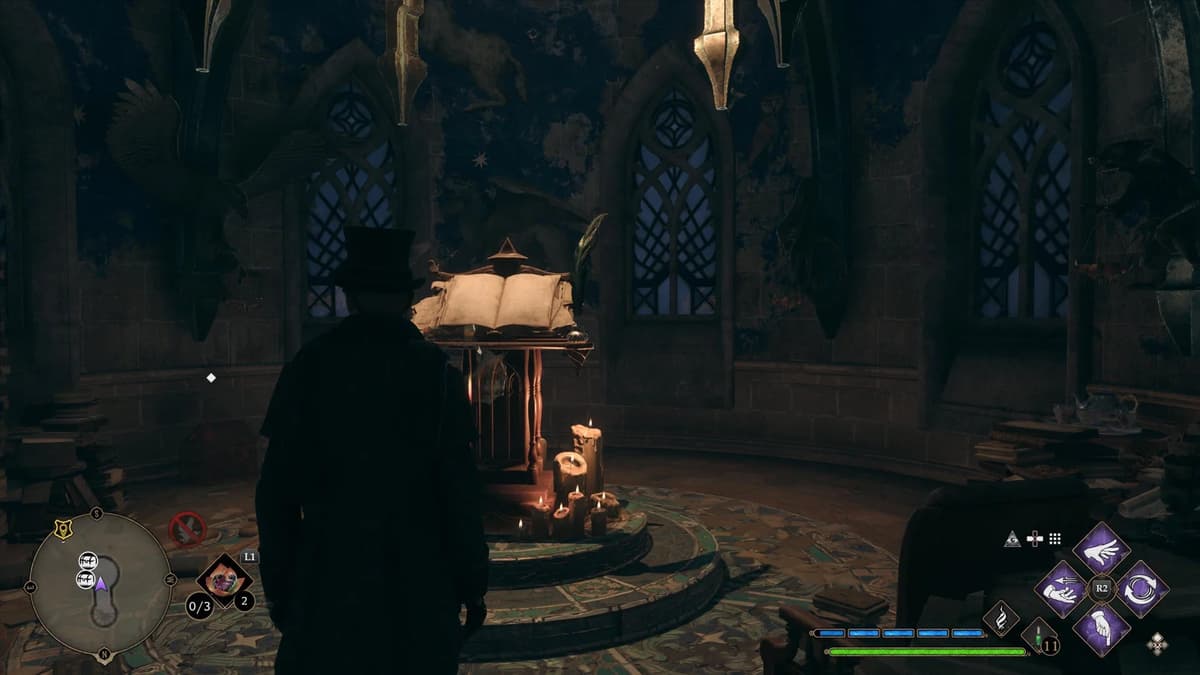Select the gold quest shield marker
The height and width of the screenshot is (675, 1200).
point(62,531)
